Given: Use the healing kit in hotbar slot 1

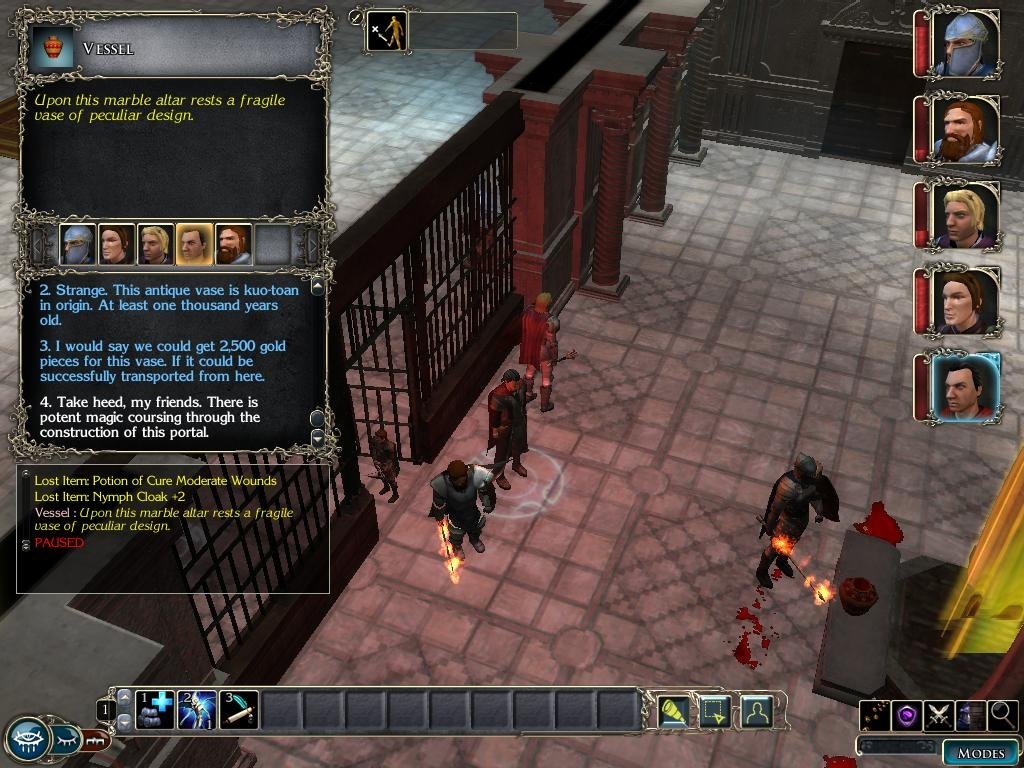Looking at the screenshot, I should (x=155, y=710).
